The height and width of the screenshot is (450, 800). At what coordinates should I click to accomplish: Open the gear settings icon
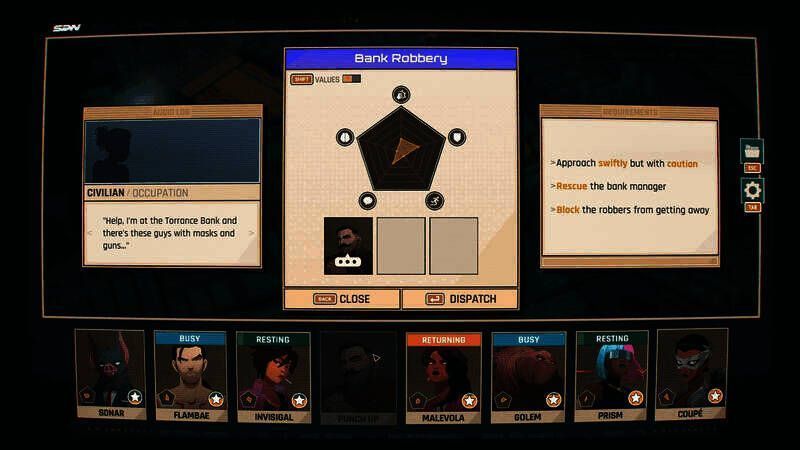coord(752,190)
